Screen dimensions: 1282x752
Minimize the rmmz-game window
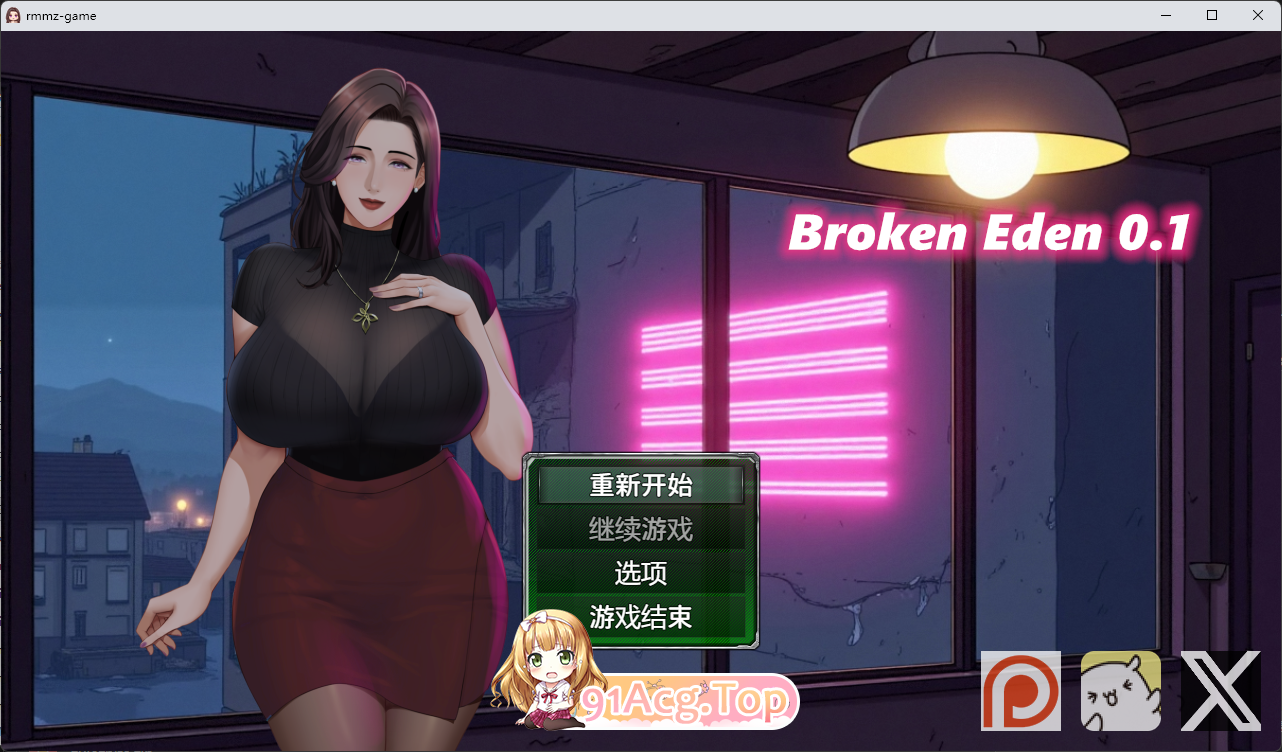click(x=1165, y=15)
